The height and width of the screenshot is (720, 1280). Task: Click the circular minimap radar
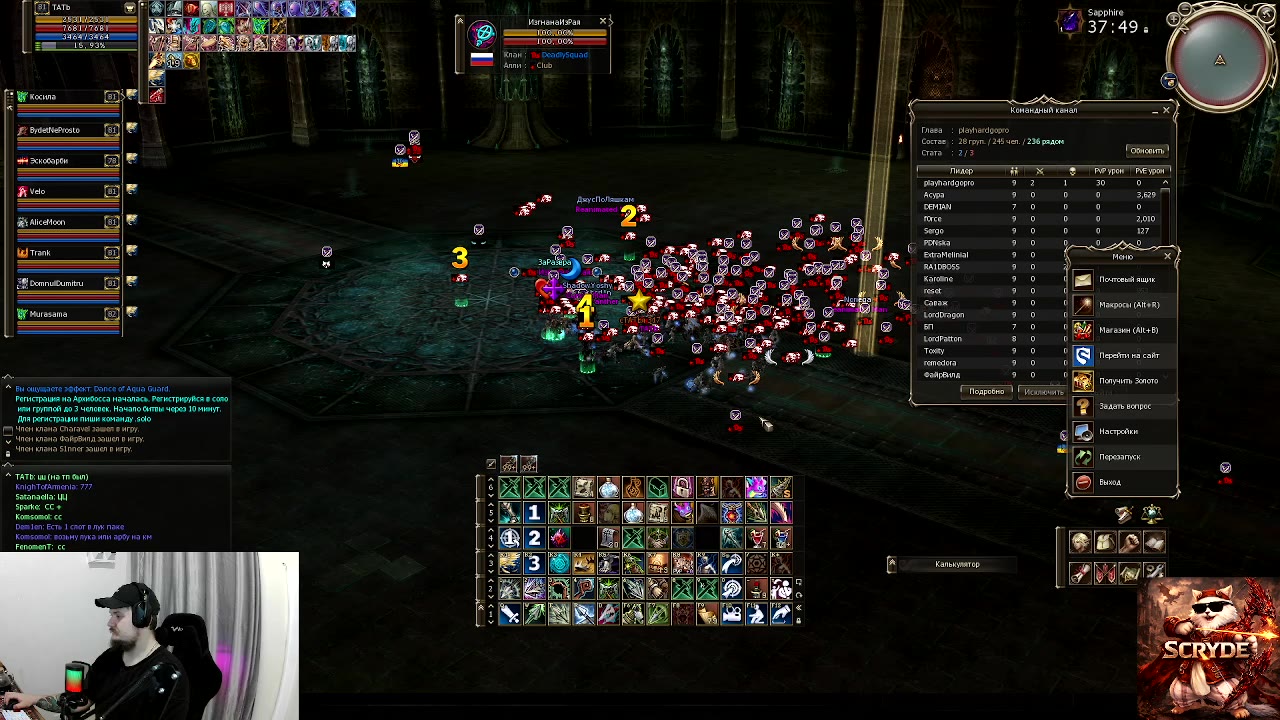pyautogui.click(x=1220, y=58)
